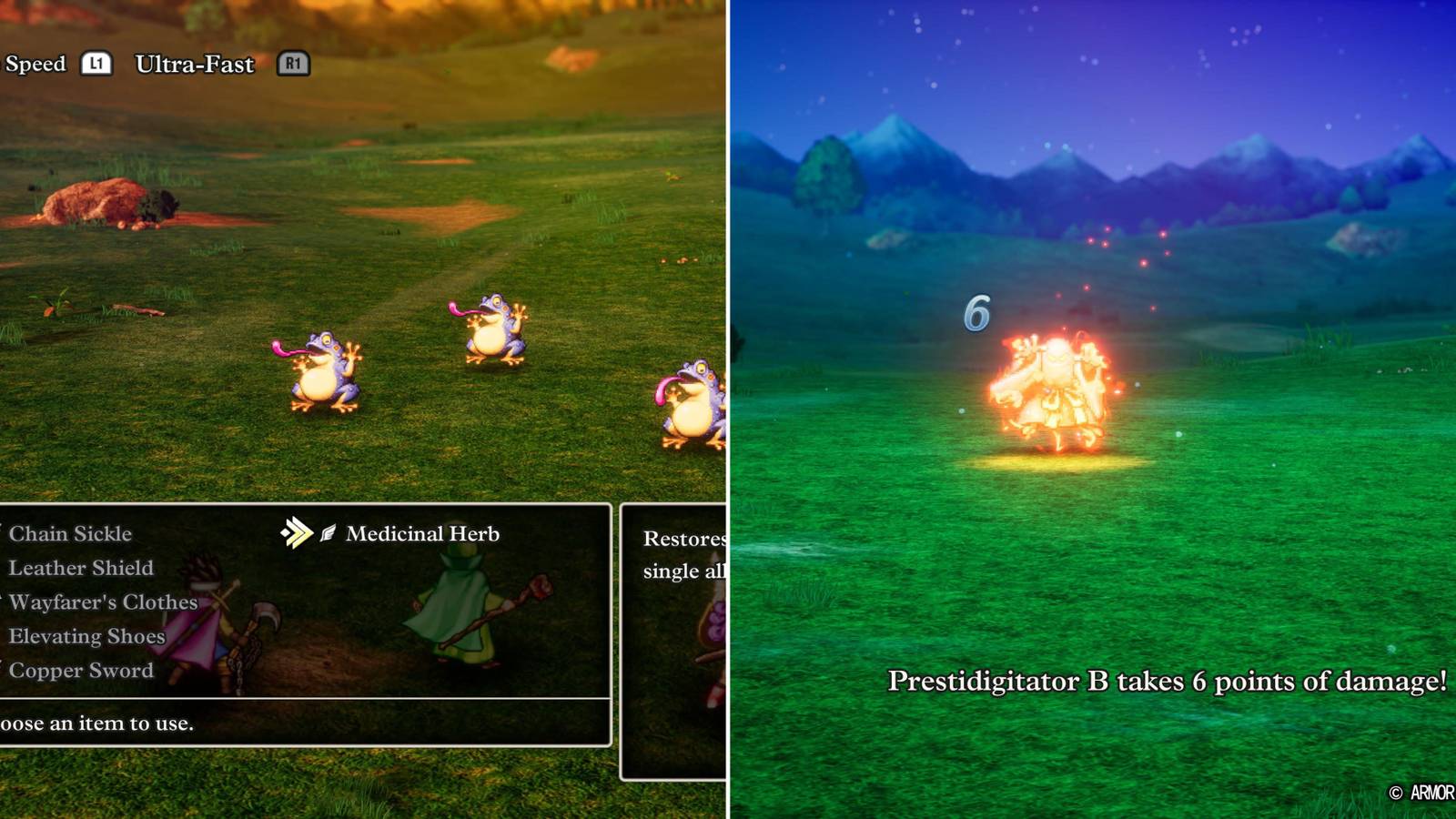Click the R1 icon beside Ultra-Fast
Screen dimensions: 1456x819
[293, 65]
